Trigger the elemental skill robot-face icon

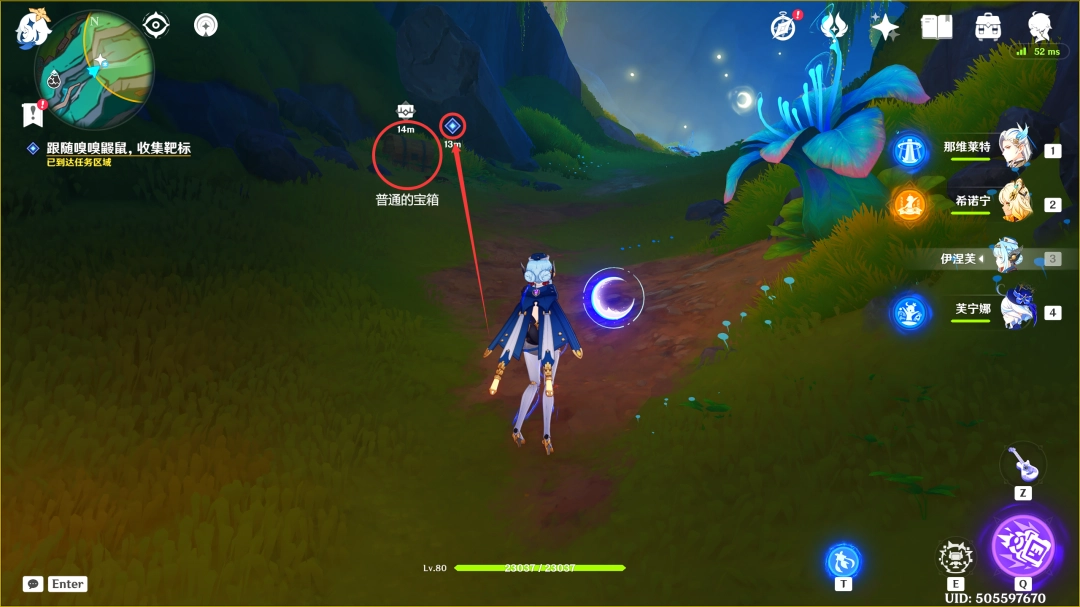[x=955, y=558]
